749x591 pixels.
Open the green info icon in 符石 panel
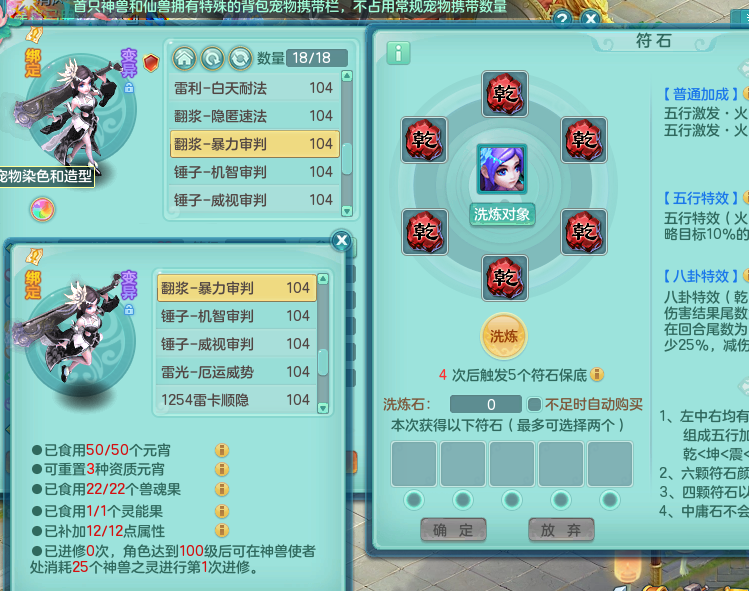tap(398, 53)
